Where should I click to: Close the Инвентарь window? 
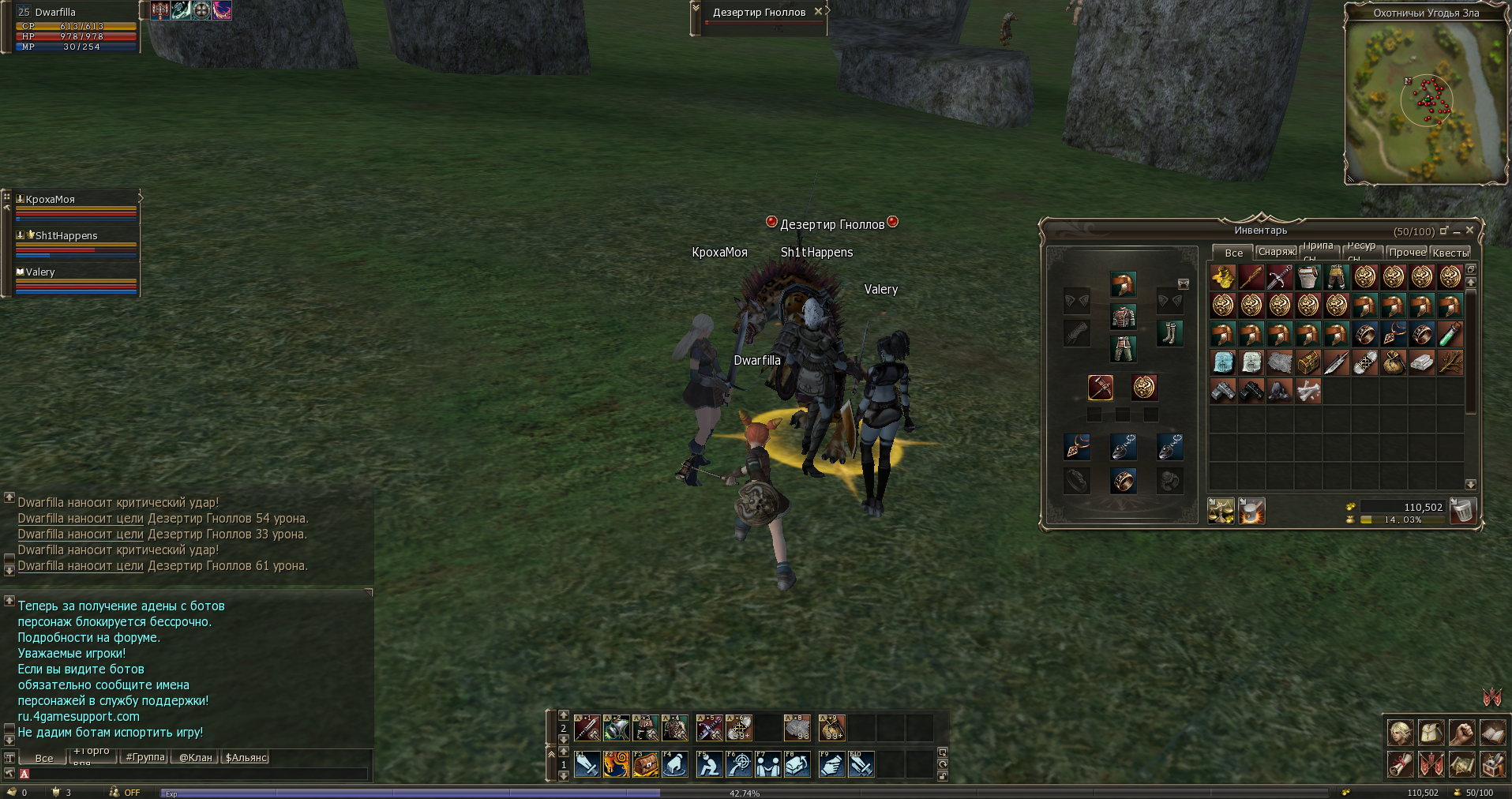coord(1469,230)
